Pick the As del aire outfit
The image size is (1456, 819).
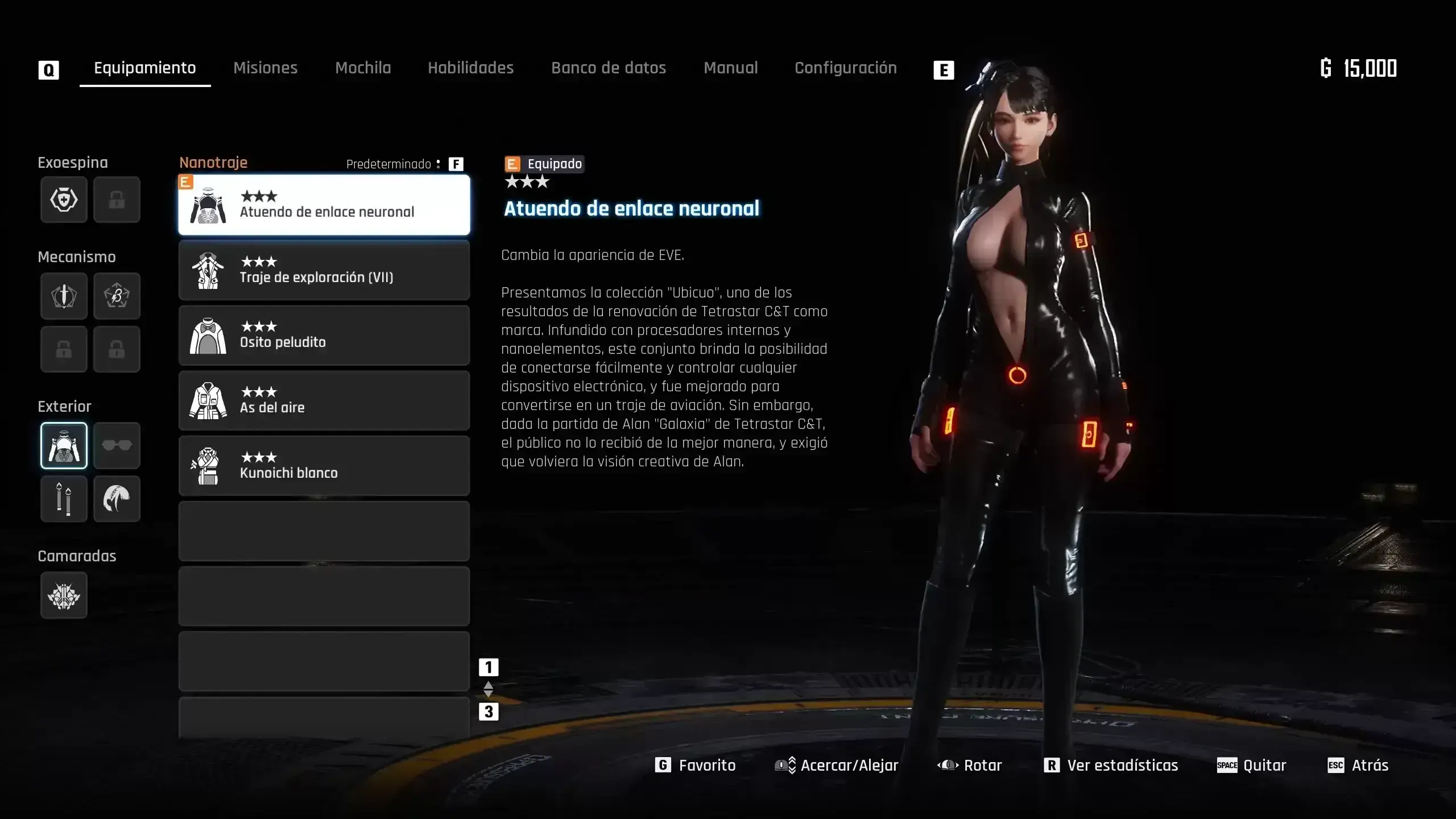click(x=324, y=400)
